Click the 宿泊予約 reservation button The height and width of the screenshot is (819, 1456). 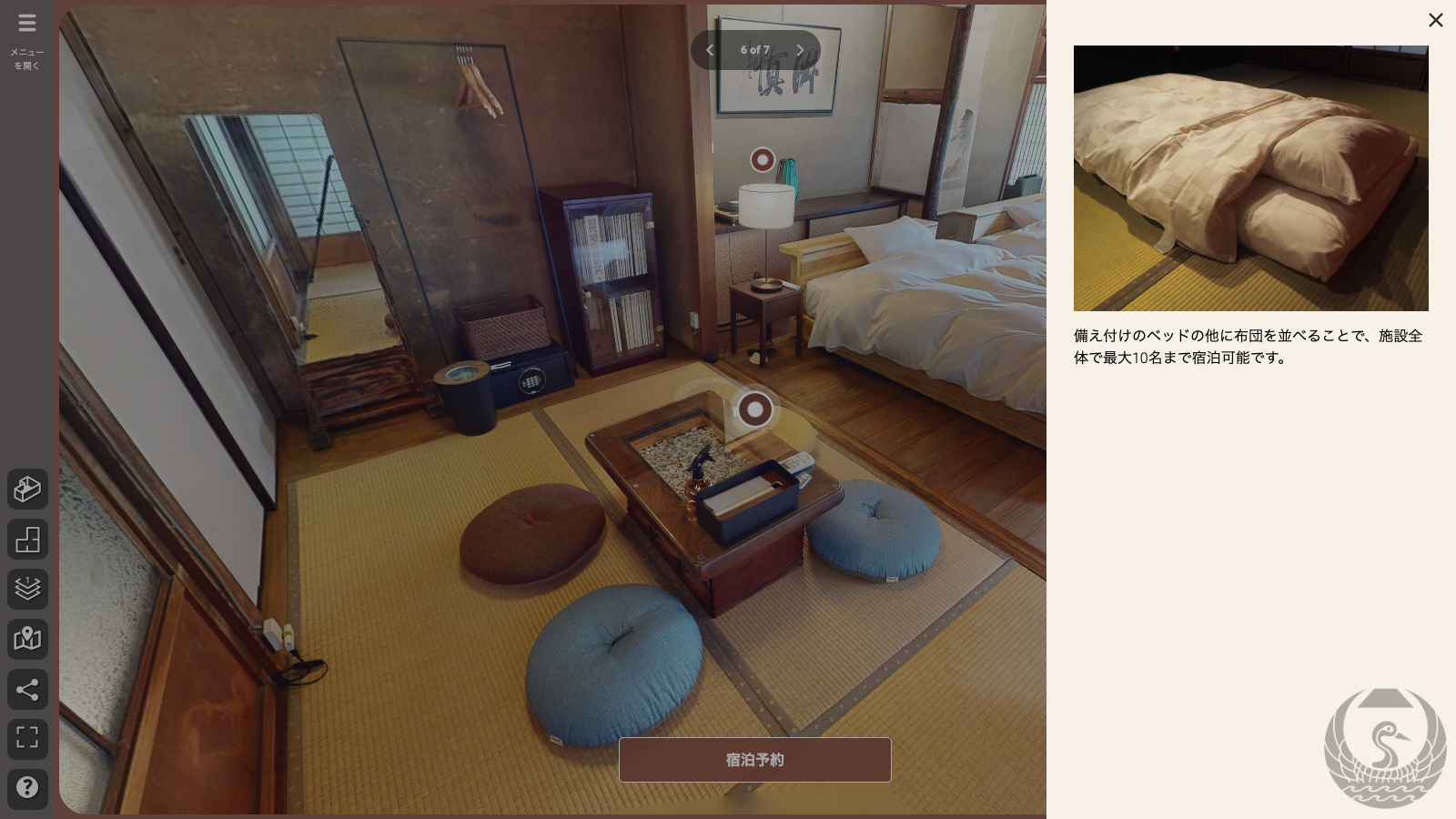tap(754, 760)
